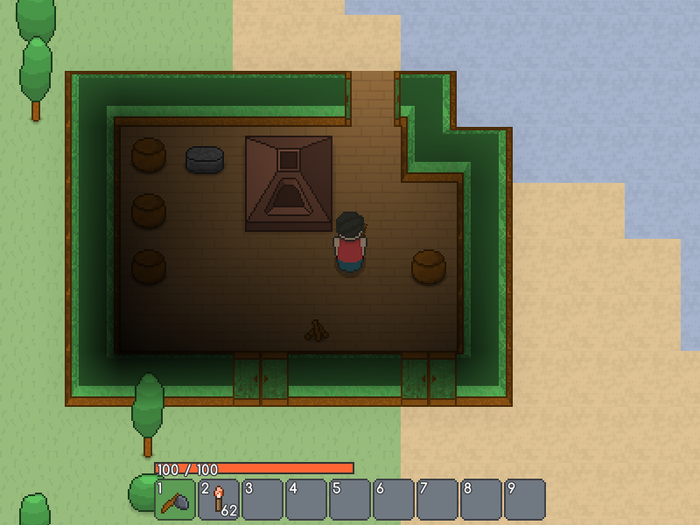Select hotbar slot number 6
This screenshot has height=525, width=700.
[x=394, y=498]
